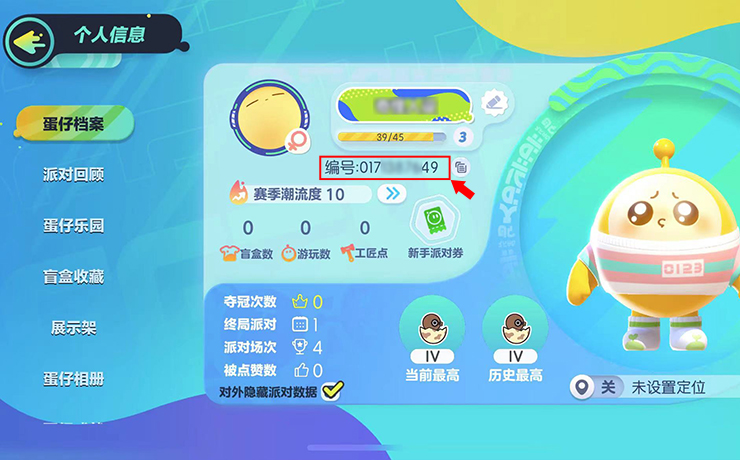Copy the player ID number

[461, 167]
